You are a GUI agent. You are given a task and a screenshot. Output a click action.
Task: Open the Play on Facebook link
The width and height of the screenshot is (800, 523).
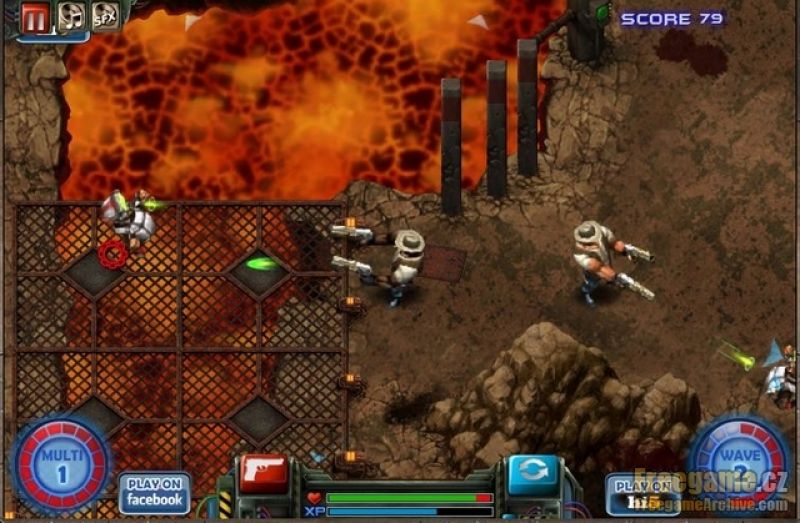coord(155,492)
